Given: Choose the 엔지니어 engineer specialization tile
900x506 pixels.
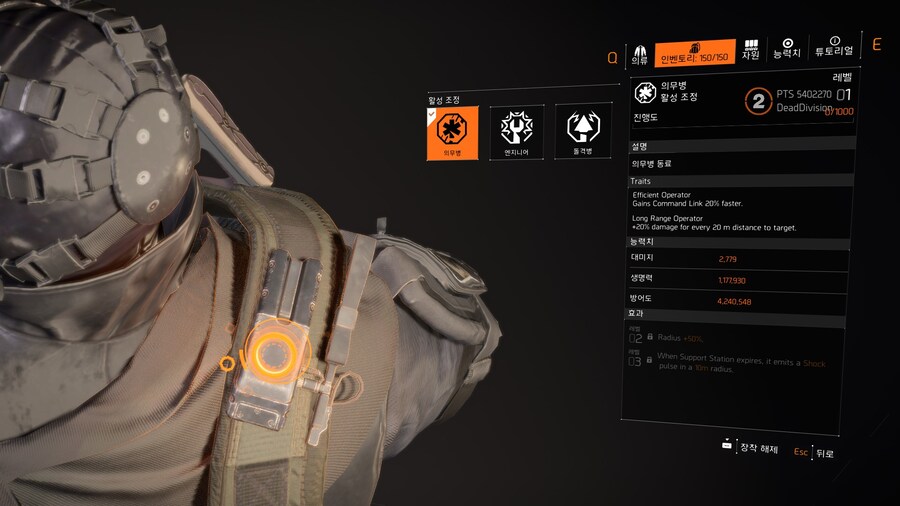Looking at the screenshot, I should tap(516, 132).
